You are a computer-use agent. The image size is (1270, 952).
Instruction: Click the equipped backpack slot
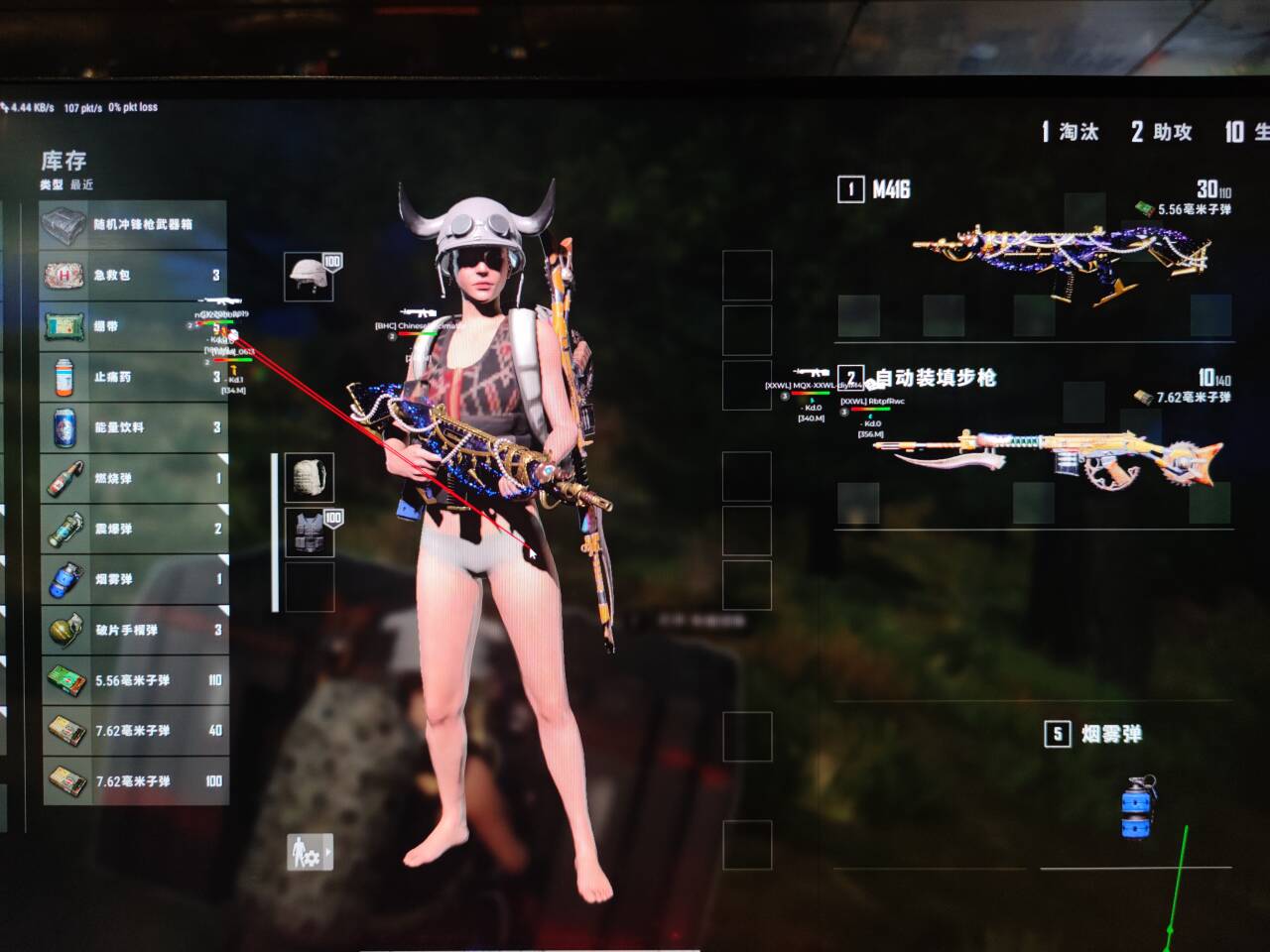pyautogui.click(x=310, y=478)
